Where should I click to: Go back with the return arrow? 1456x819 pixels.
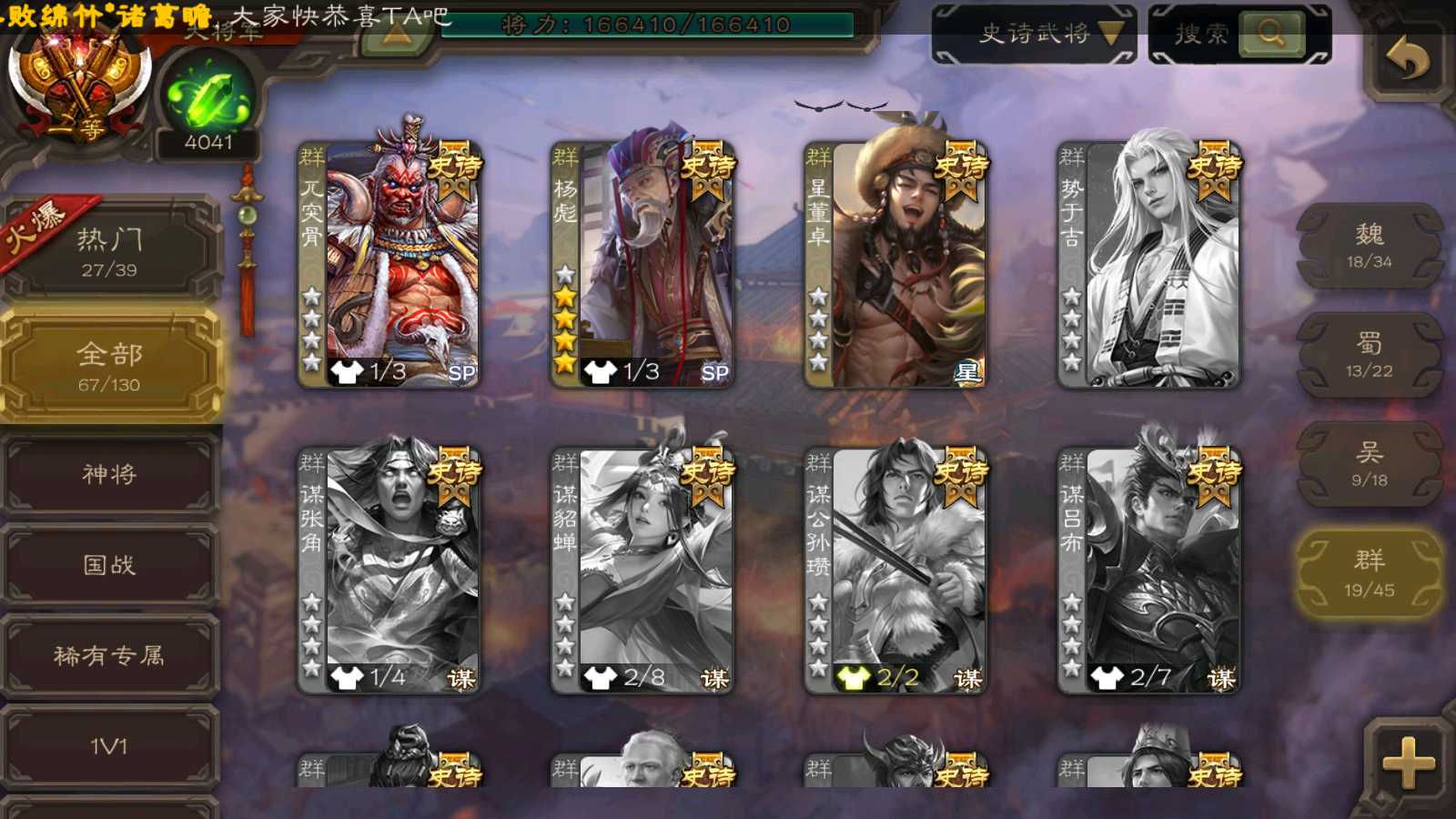(x=1406, y=60)
